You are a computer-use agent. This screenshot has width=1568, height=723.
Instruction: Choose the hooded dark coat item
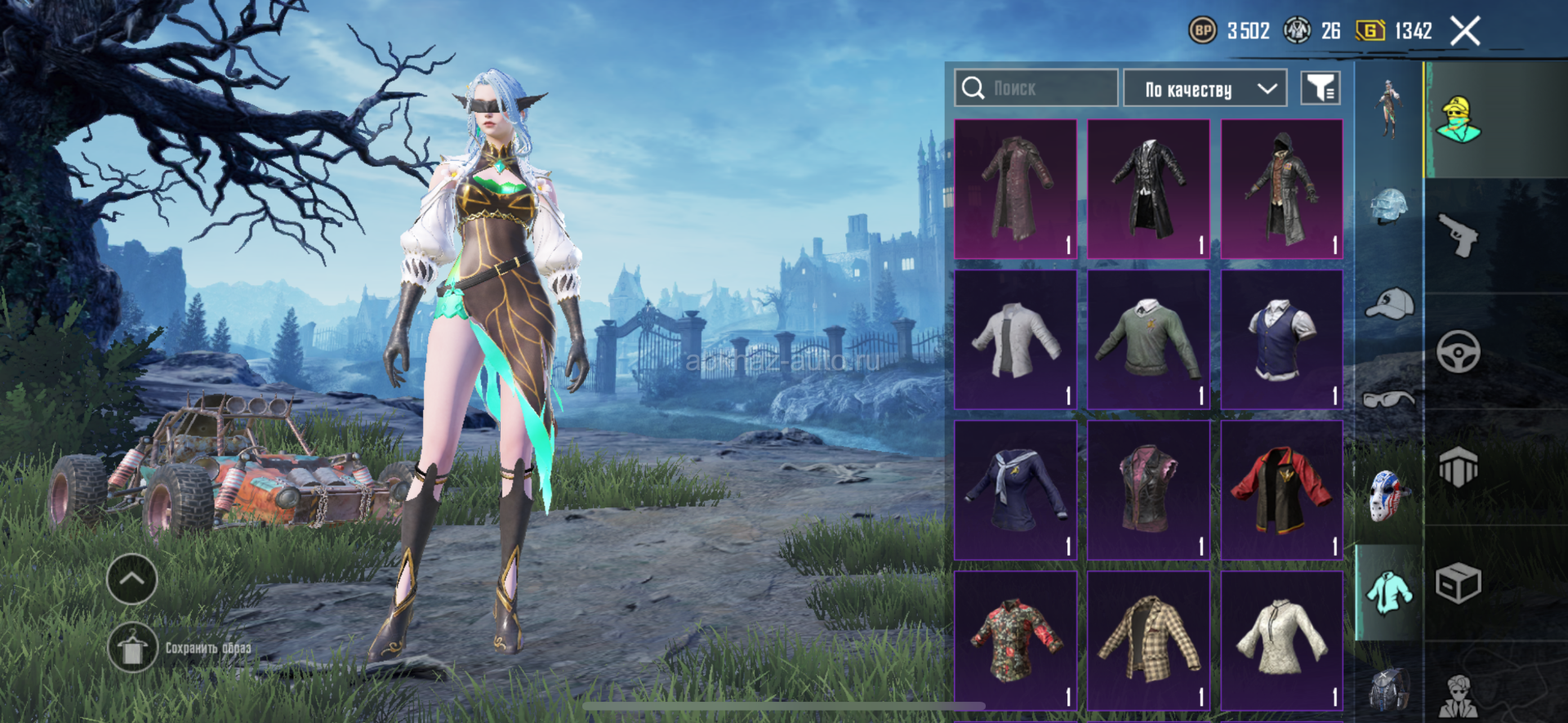1281,189
